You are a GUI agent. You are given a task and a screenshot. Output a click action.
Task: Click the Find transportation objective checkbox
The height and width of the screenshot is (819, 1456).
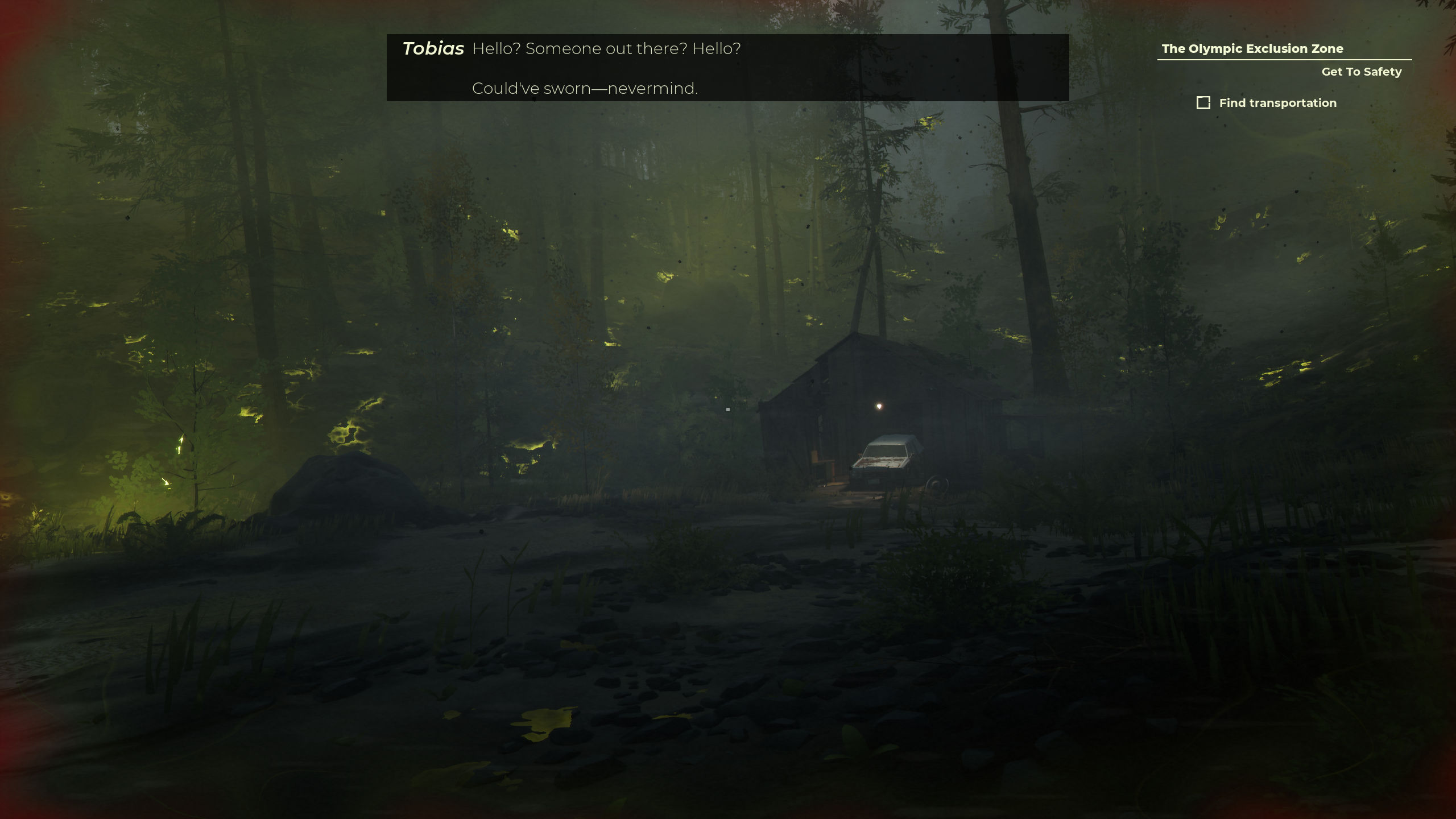click(x=1203, y=103)
